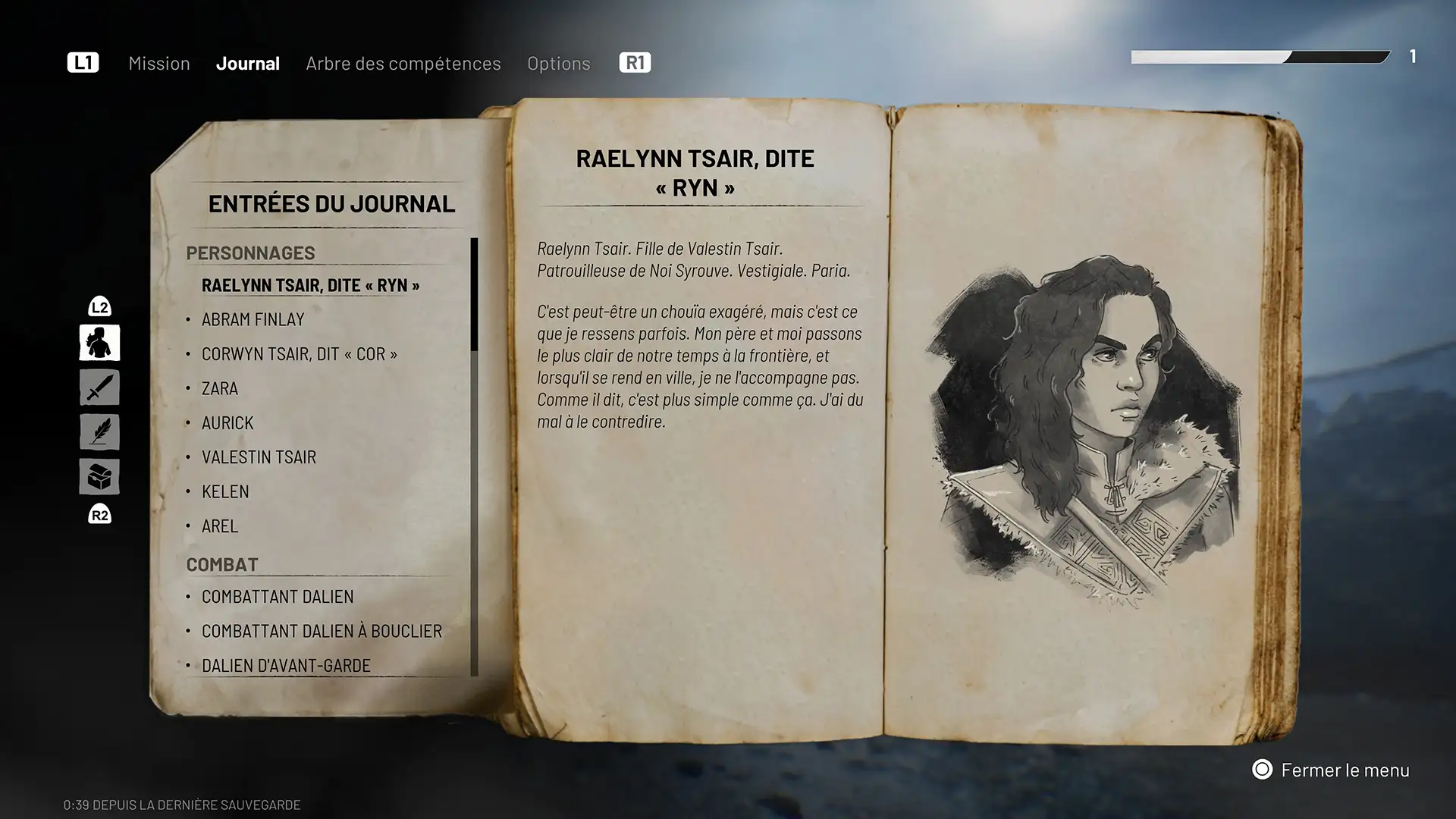Screen dimensions: 1456x819
Task: View the Zara entry
Action: click(x=220, y=389)
